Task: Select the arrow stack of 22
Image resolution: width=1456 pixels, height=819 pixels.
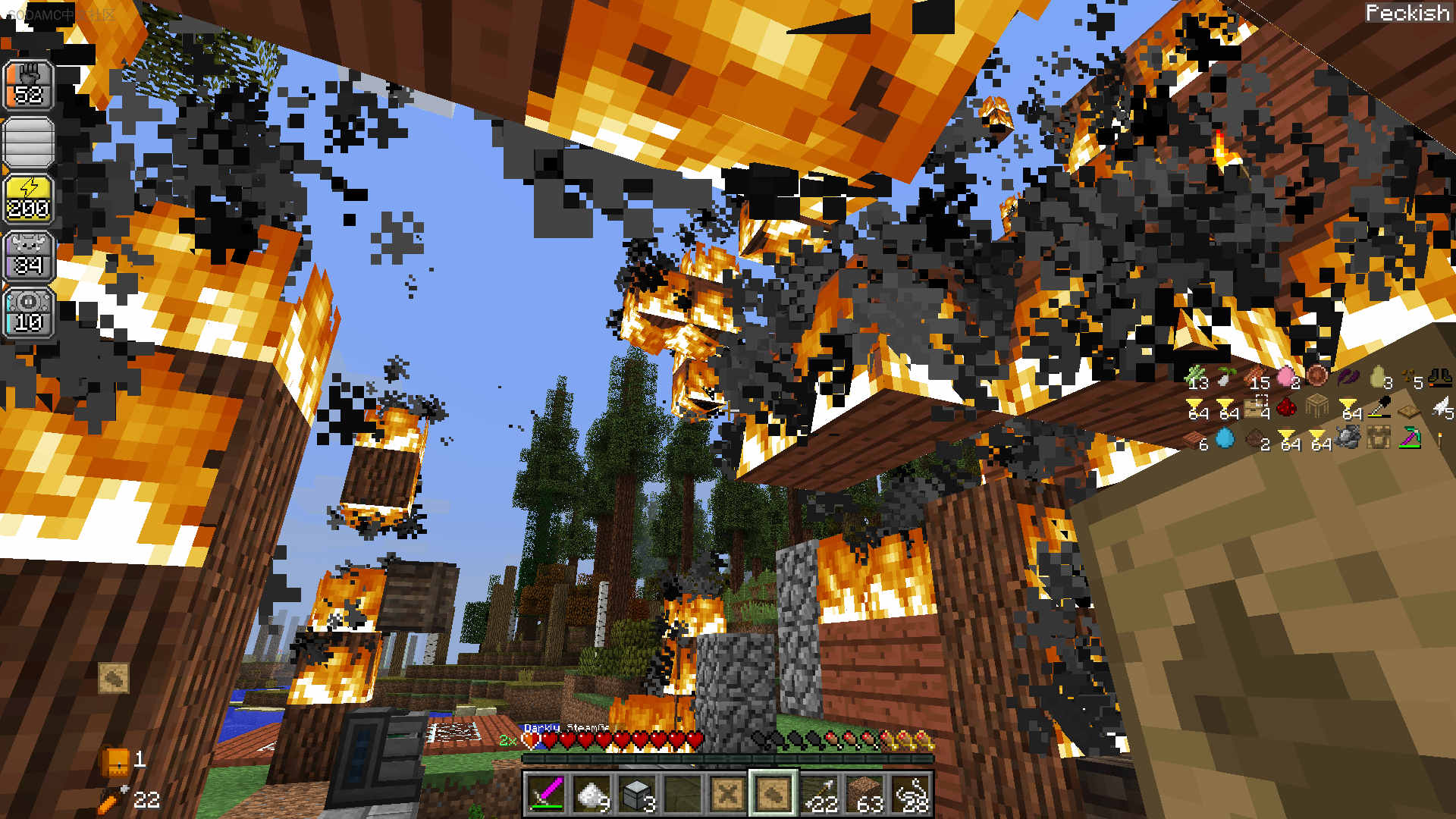Action: pyautogui.click(x=819, y=793)
